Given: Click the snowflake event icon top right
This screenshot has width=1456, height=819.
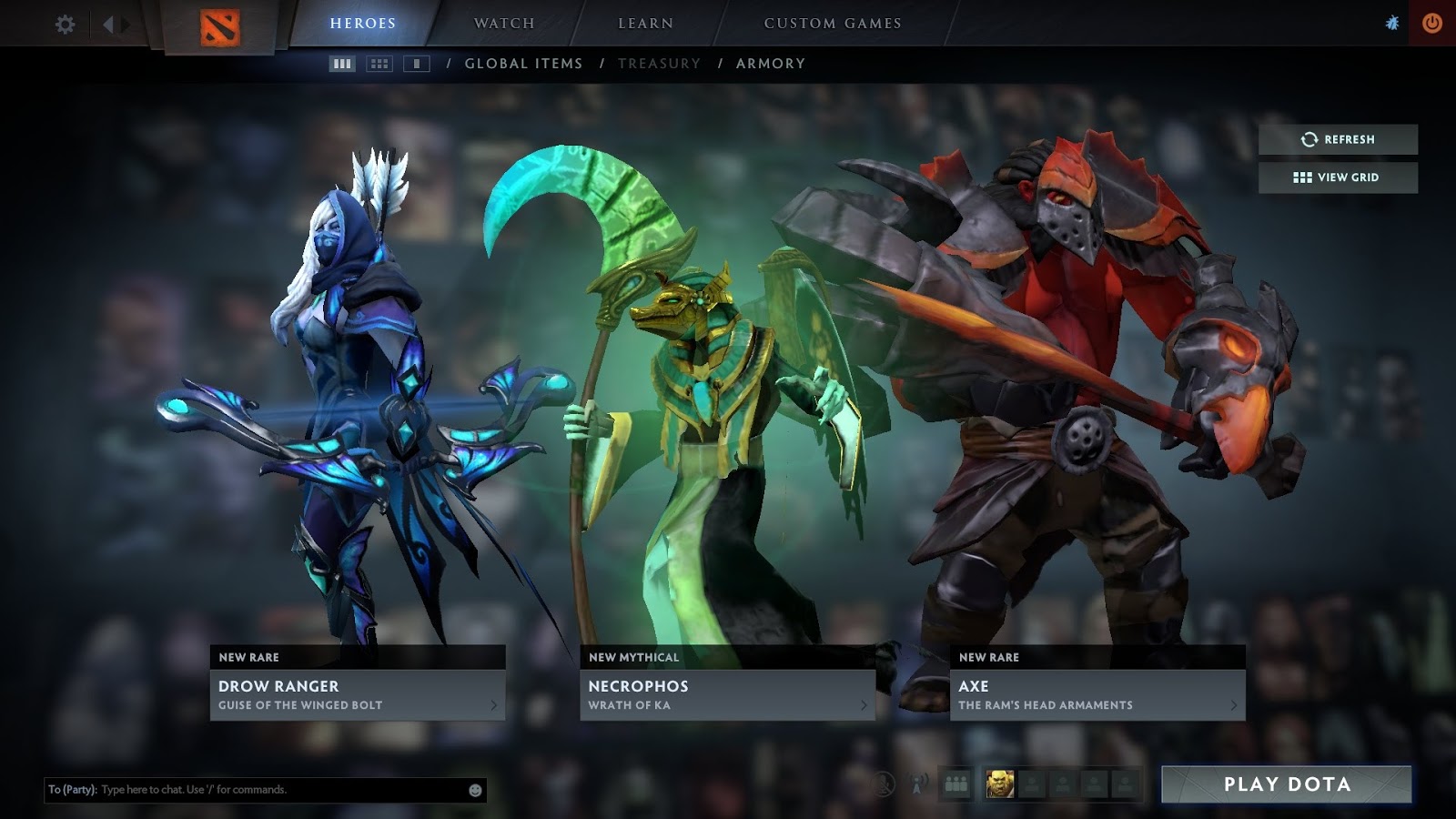Looking at the screenshot, I should pos(1390,24).
